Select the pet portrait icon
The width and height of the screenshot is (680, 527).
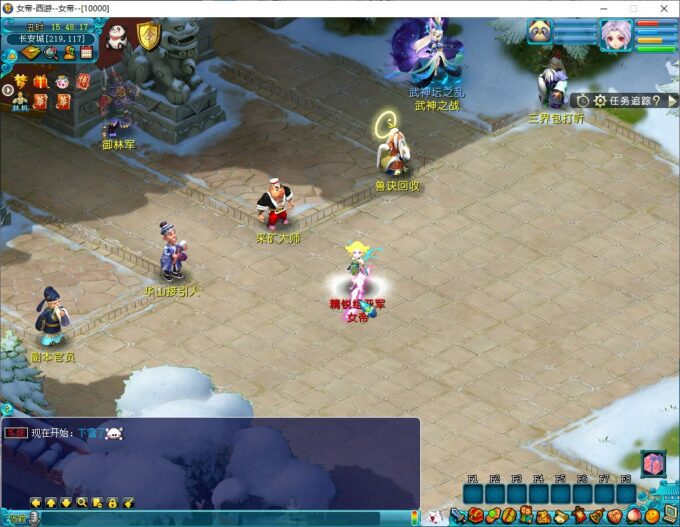pyautogui.click(x=540, y=32)
